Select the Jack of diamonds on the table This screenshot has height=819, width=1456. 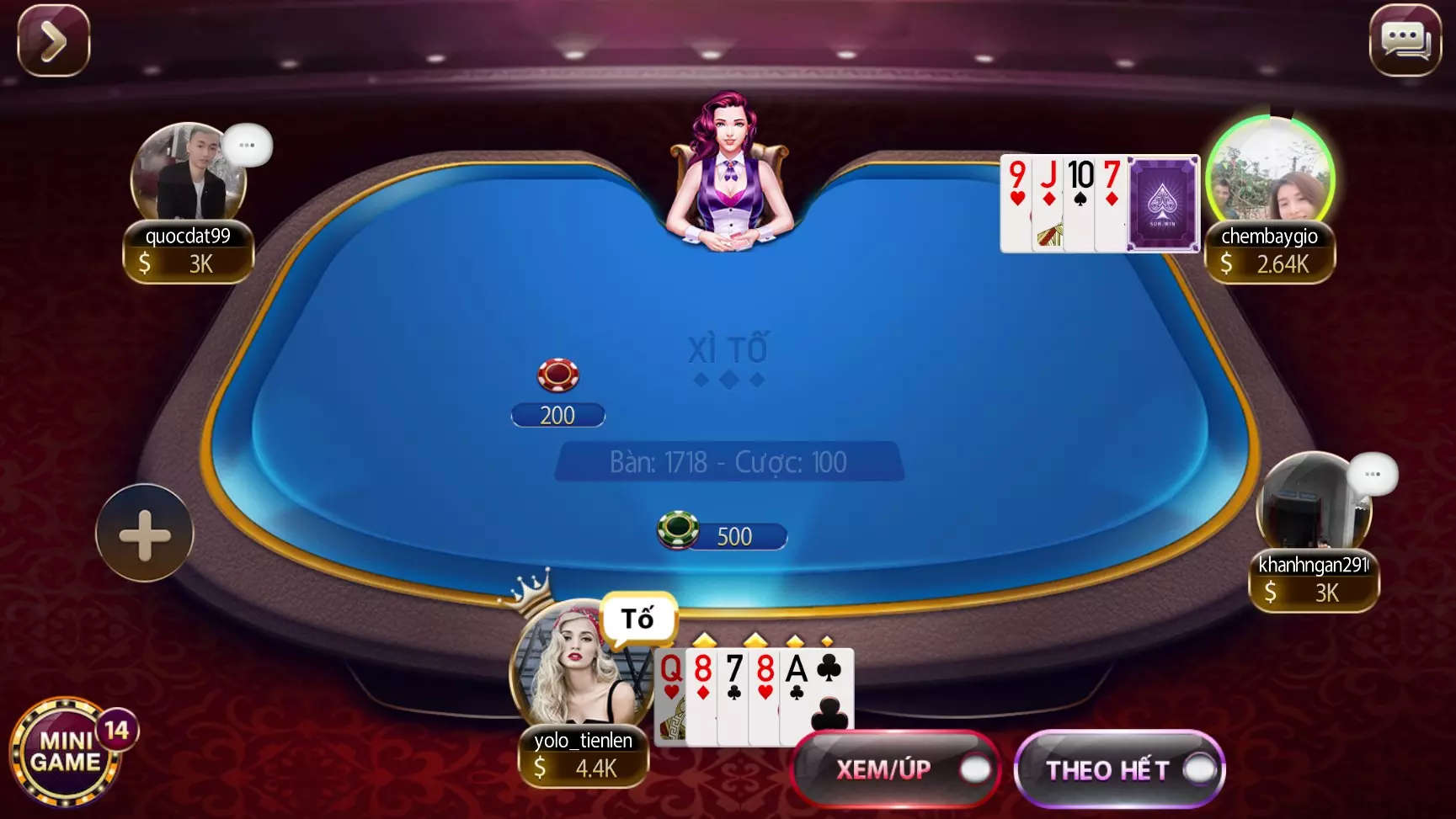click(1046, 202)
